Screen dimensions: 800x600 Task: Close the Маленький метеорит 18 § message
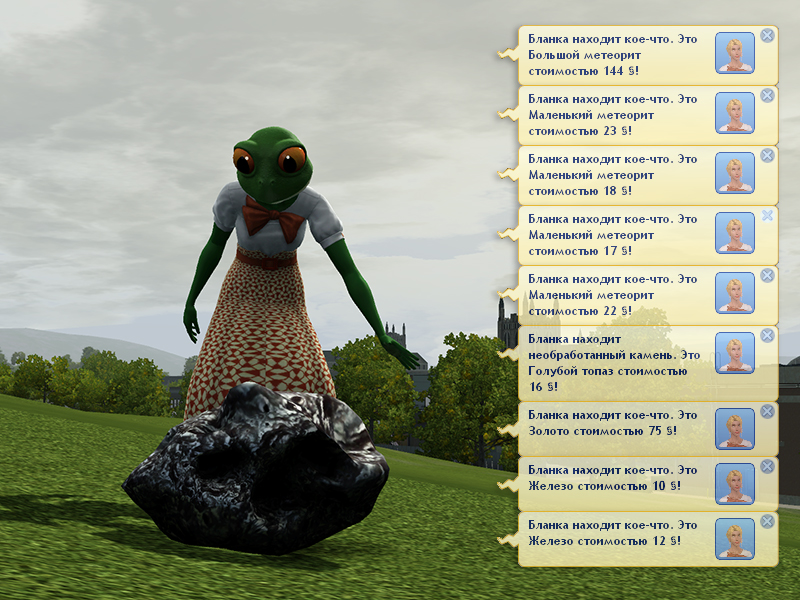pos(767,156)
